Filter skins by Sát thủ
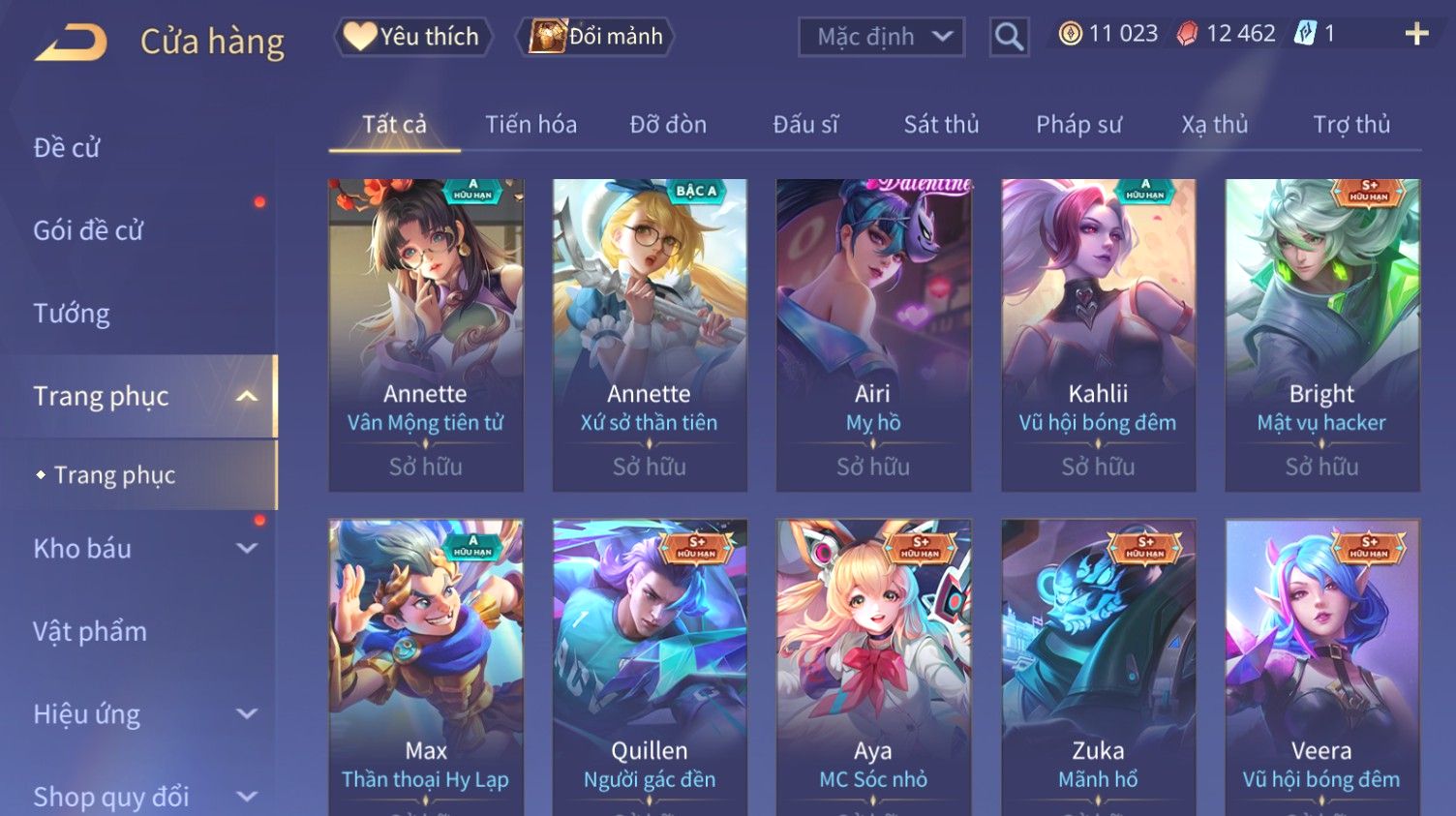The width and height of the screenshot is (1456, 816). click(941, 125)
